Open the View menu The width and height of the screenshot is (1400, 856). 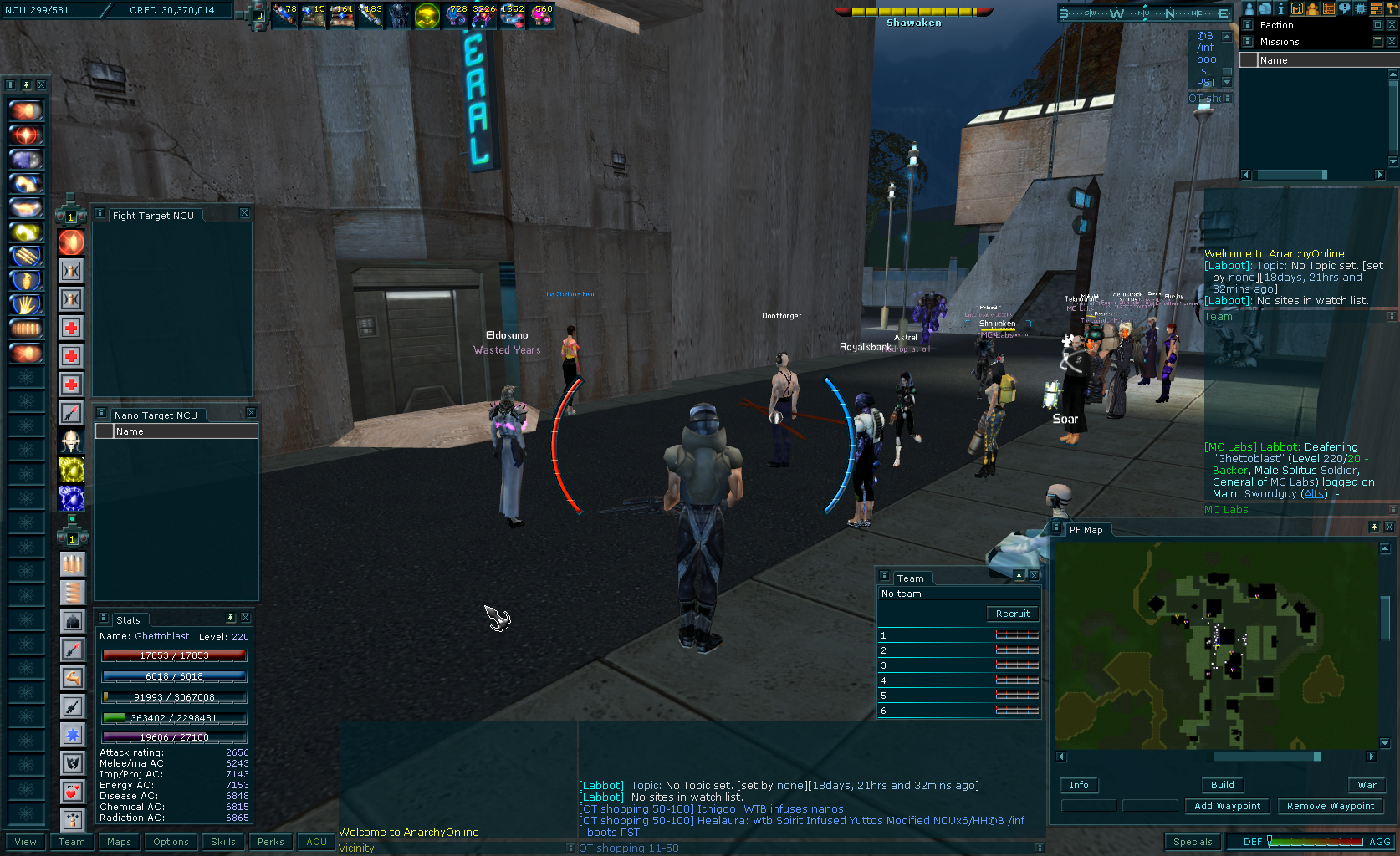coord(26,842)
